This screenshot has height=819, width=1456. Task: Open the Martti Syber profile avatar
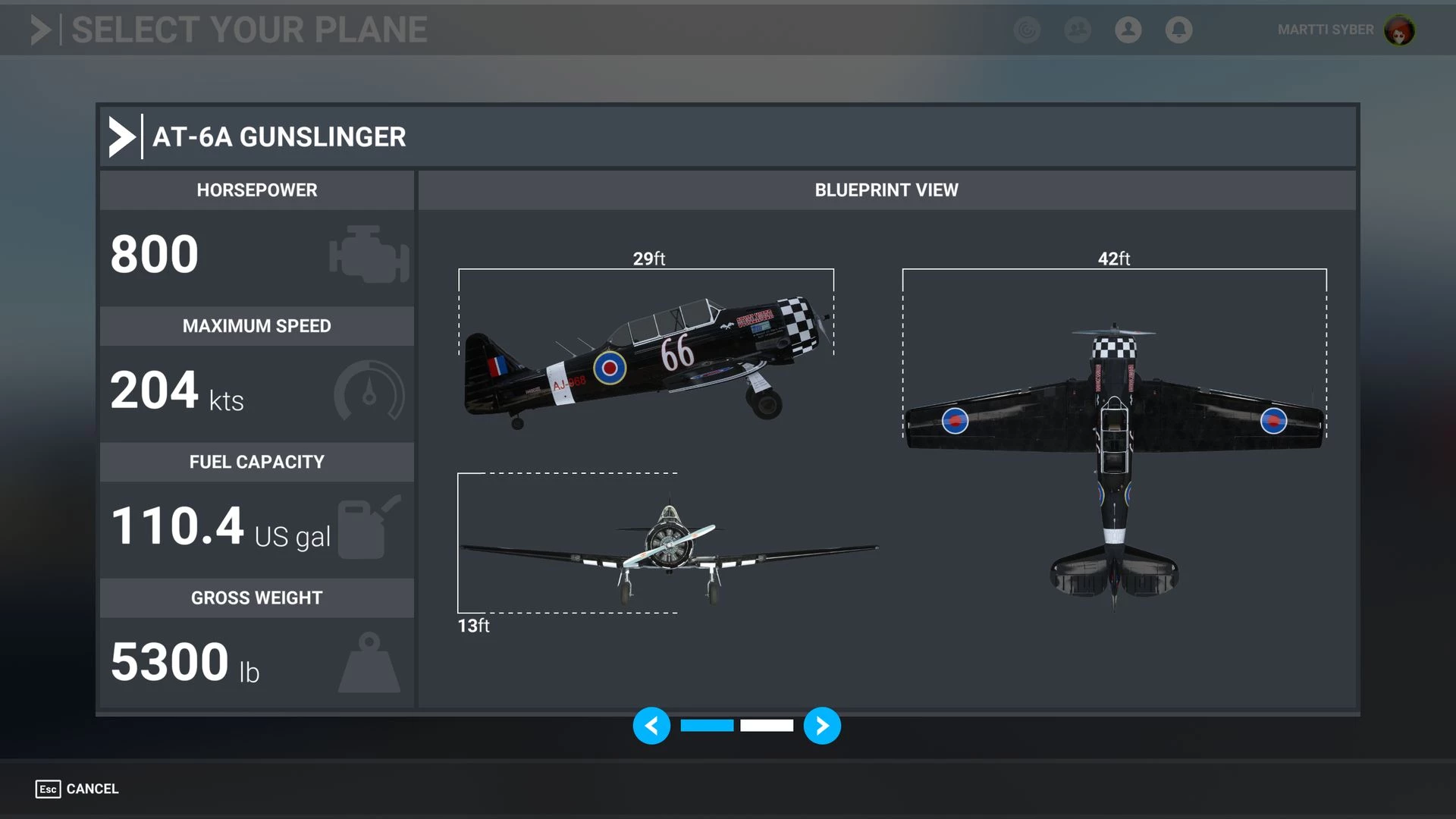[x=1399, y=30]
